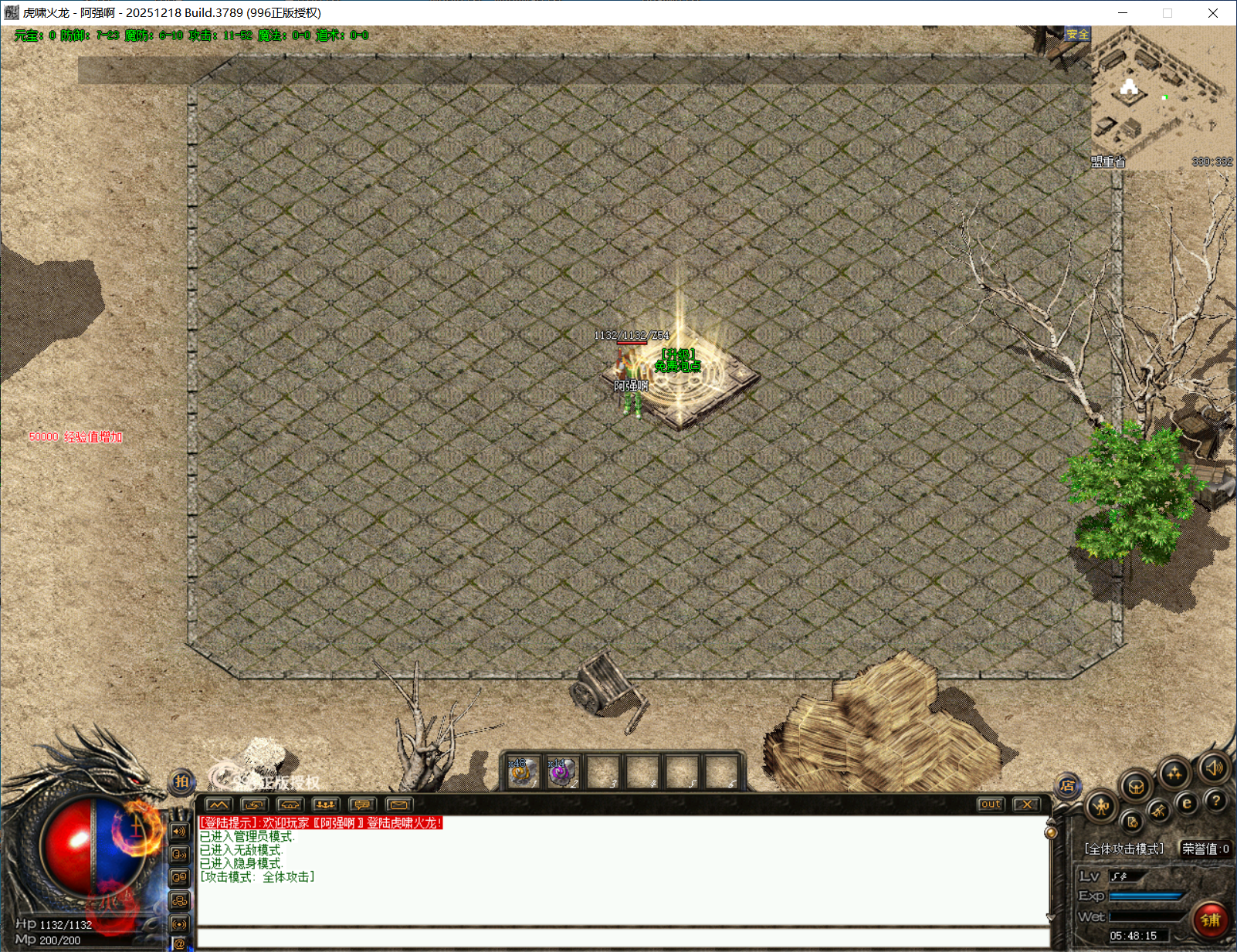
Task: Open the character figure icon on right panel
Action: click(1100, 805)
